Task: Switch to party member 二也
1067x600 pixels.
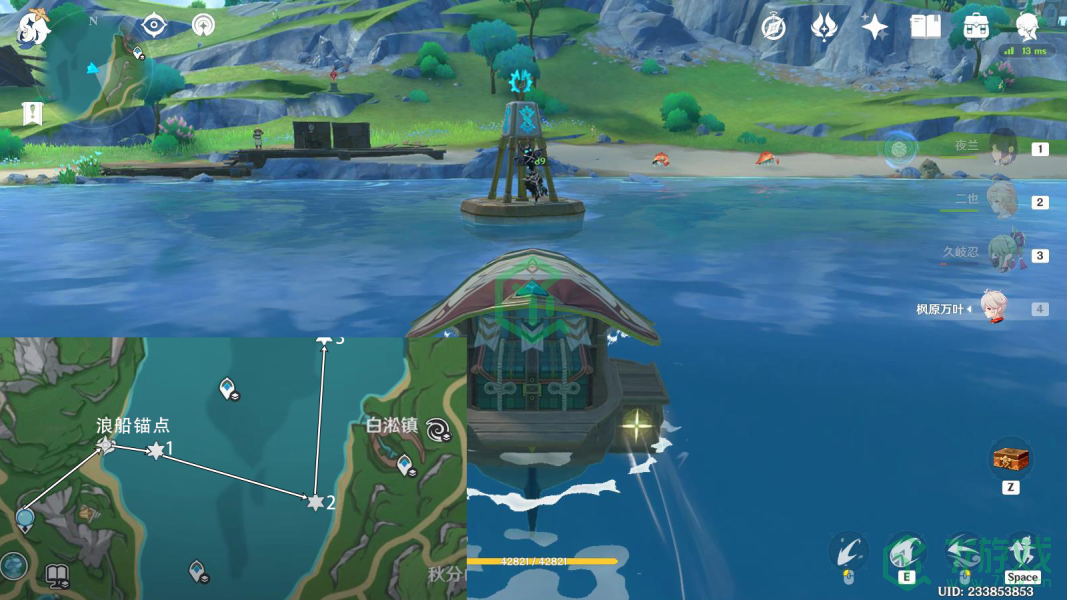Action: click(1001, 201)
